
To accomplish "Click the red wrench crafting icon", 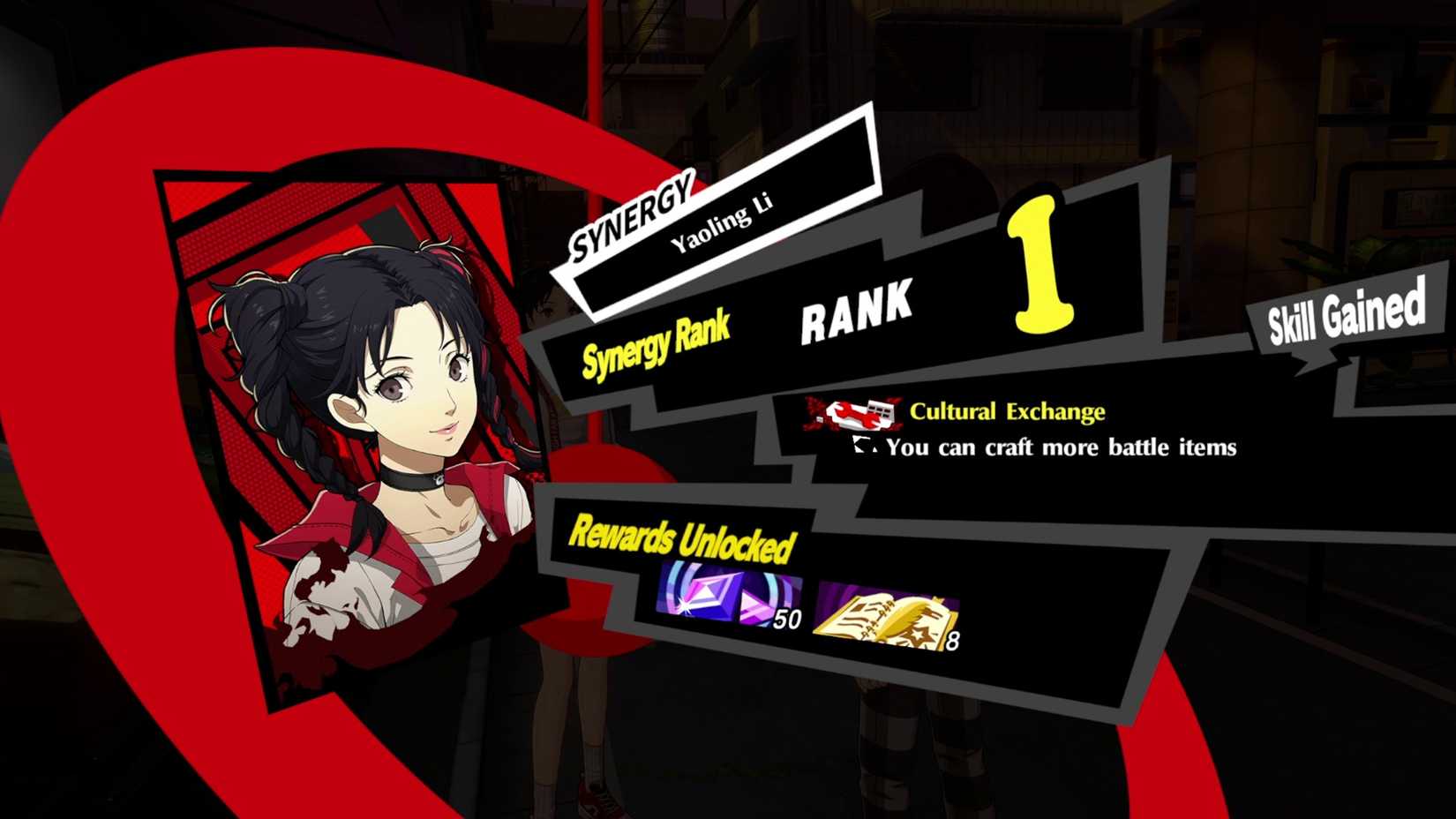I will [x=847, y=413].
